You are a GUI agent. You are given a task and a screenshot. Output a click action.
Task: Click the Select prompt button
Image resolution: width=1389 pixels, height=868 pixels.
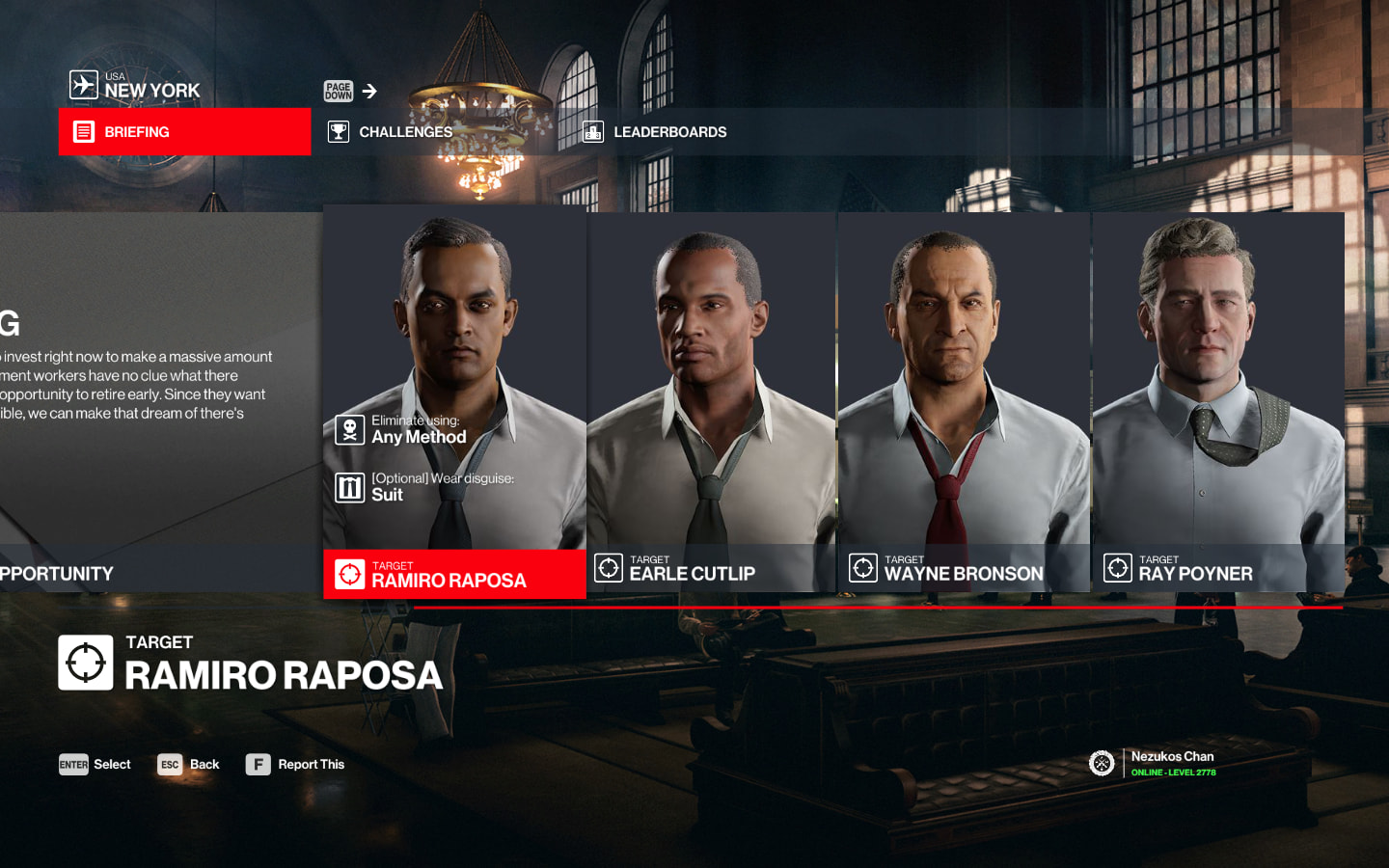pyautogui.click(x=95, y=765)
